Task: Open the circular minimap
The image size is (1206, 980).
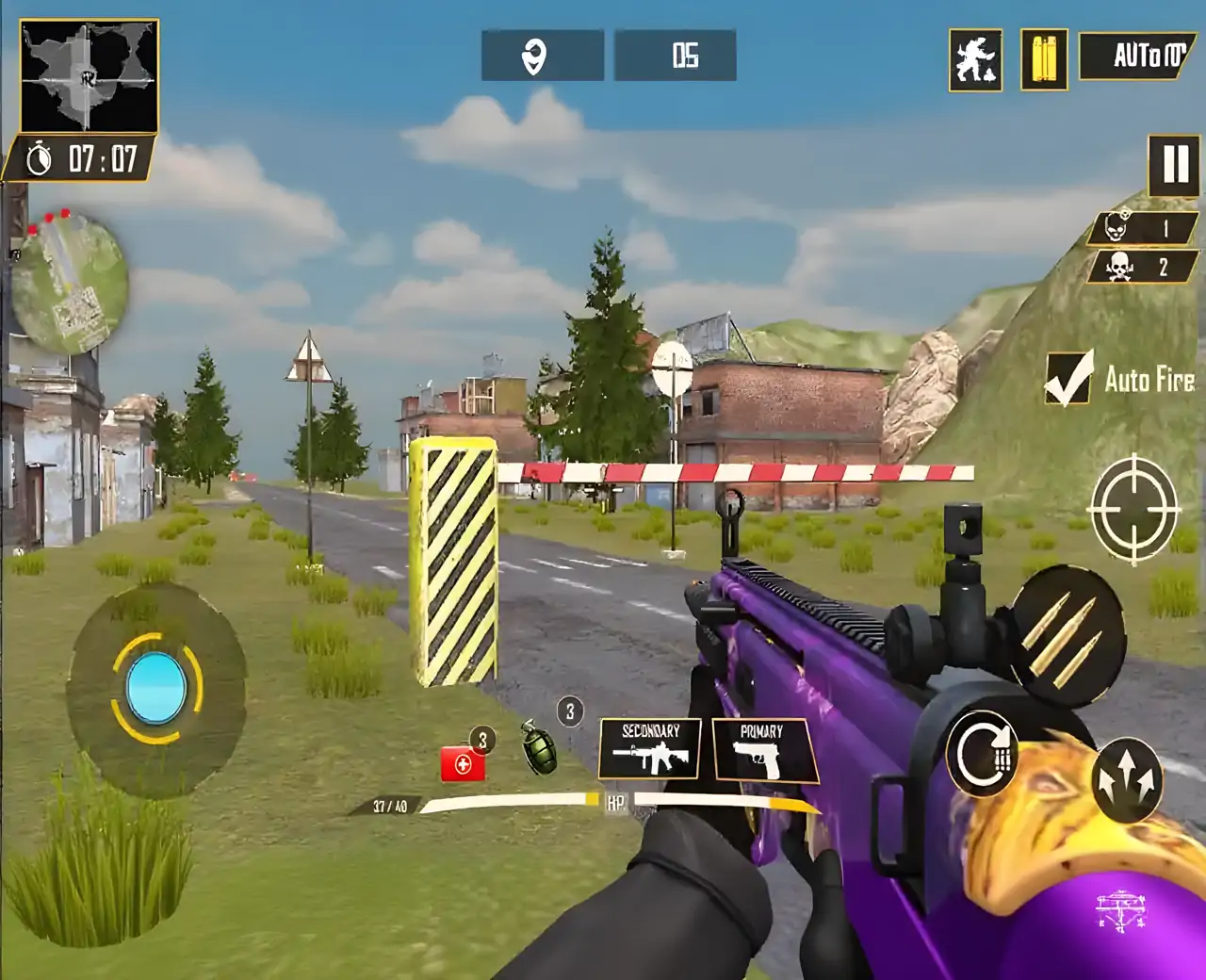Action: coord(70,281)
